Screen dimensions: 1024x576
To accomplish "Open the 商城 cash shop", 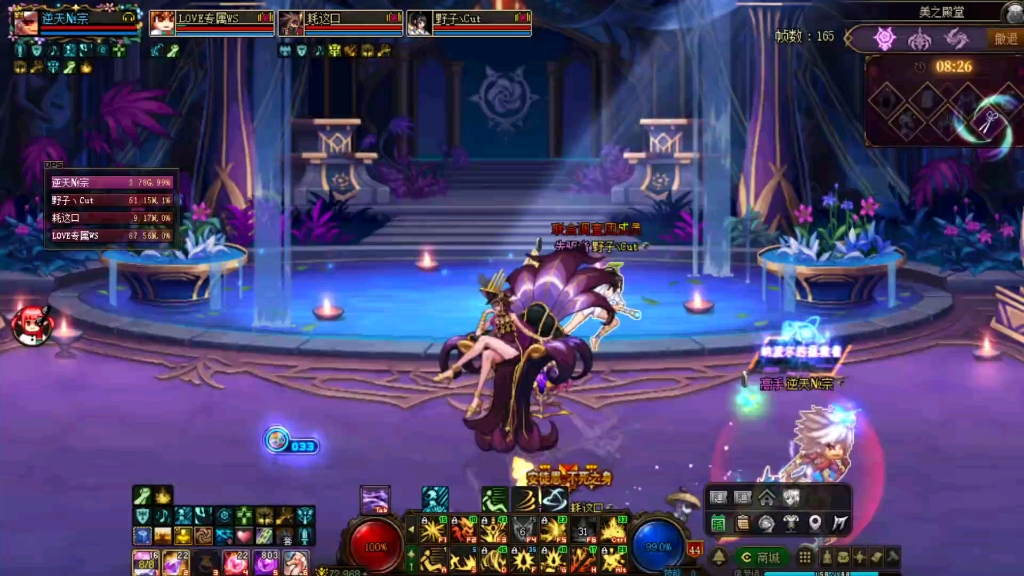I will [761, 557].
